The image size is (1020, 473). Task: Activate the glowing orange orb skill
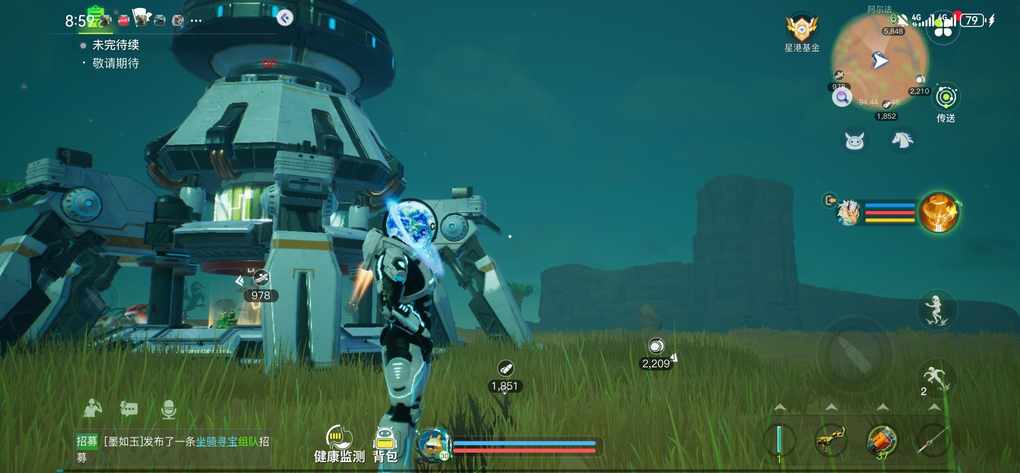tap(939, 212)
